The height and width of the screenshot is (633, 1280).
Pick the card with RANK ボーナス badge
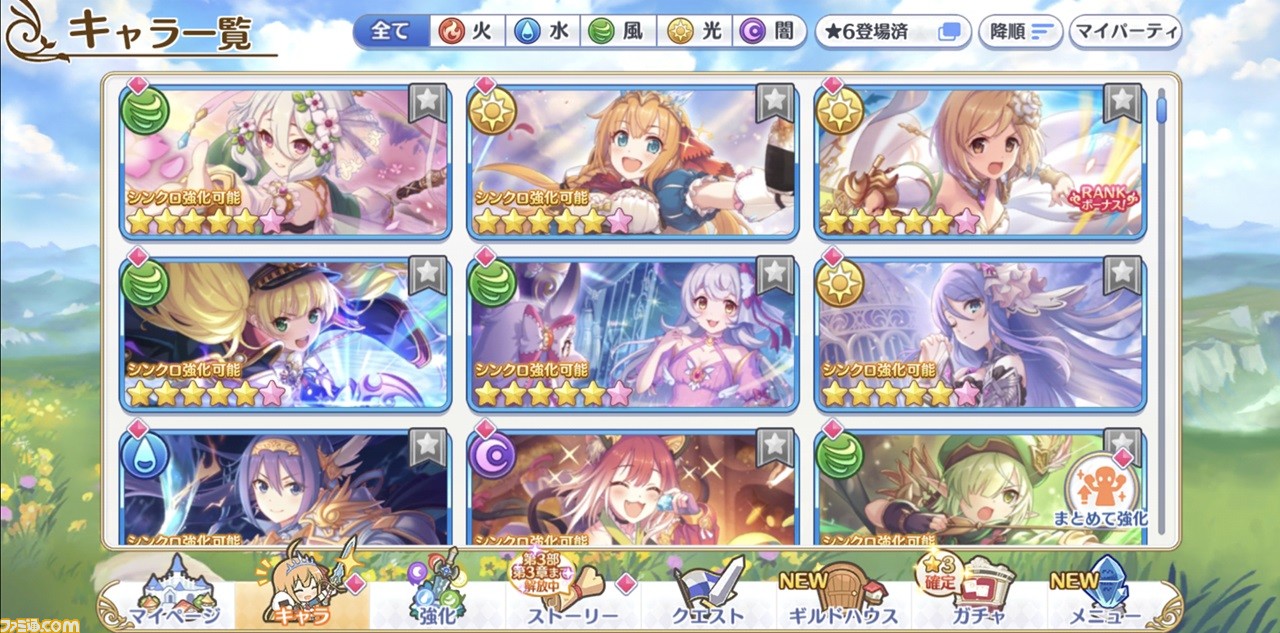pyautogui.click(x=980, y=162)
